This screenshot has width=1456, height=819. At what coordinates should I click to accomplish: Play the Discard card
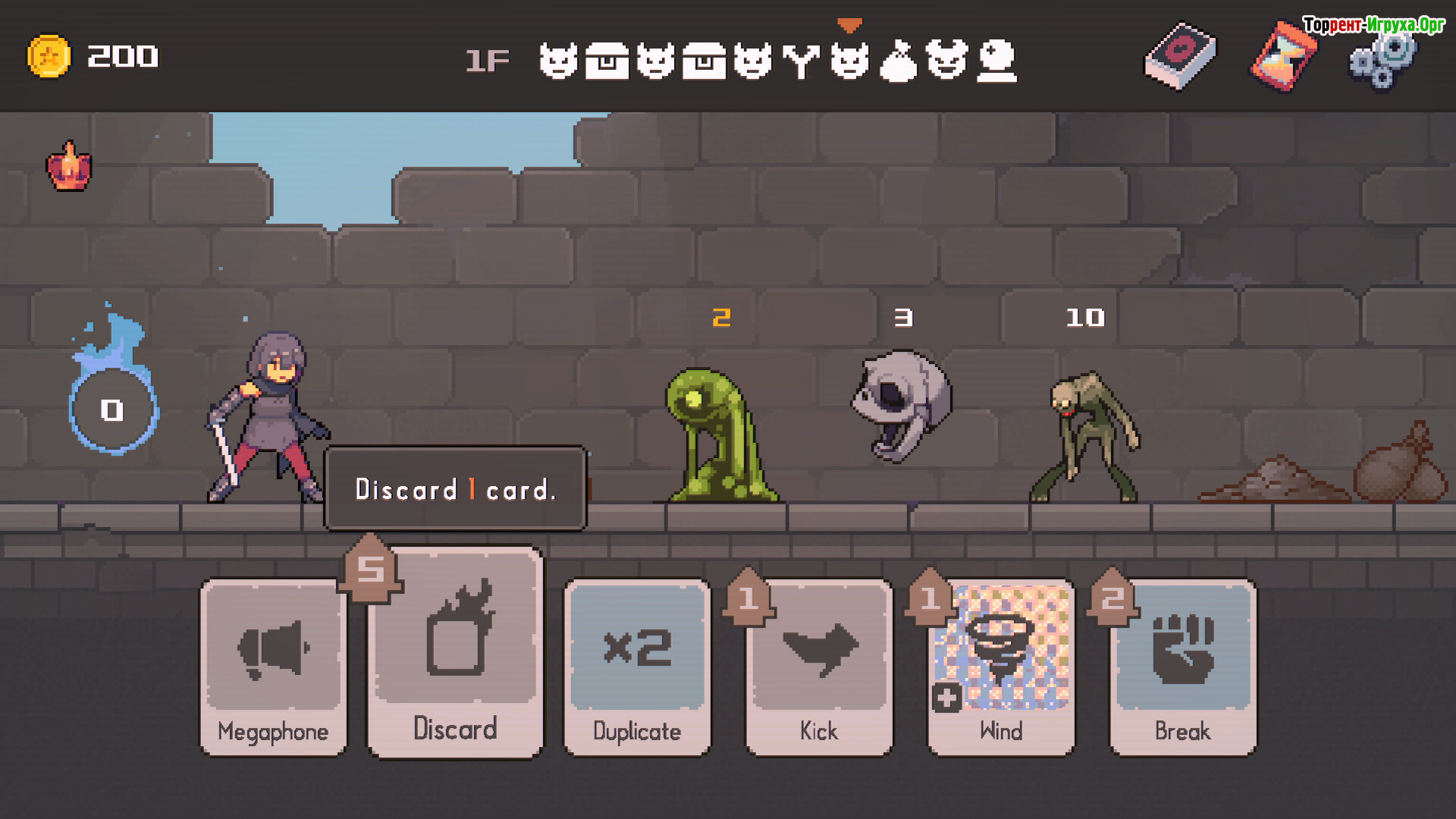point(455,652)
